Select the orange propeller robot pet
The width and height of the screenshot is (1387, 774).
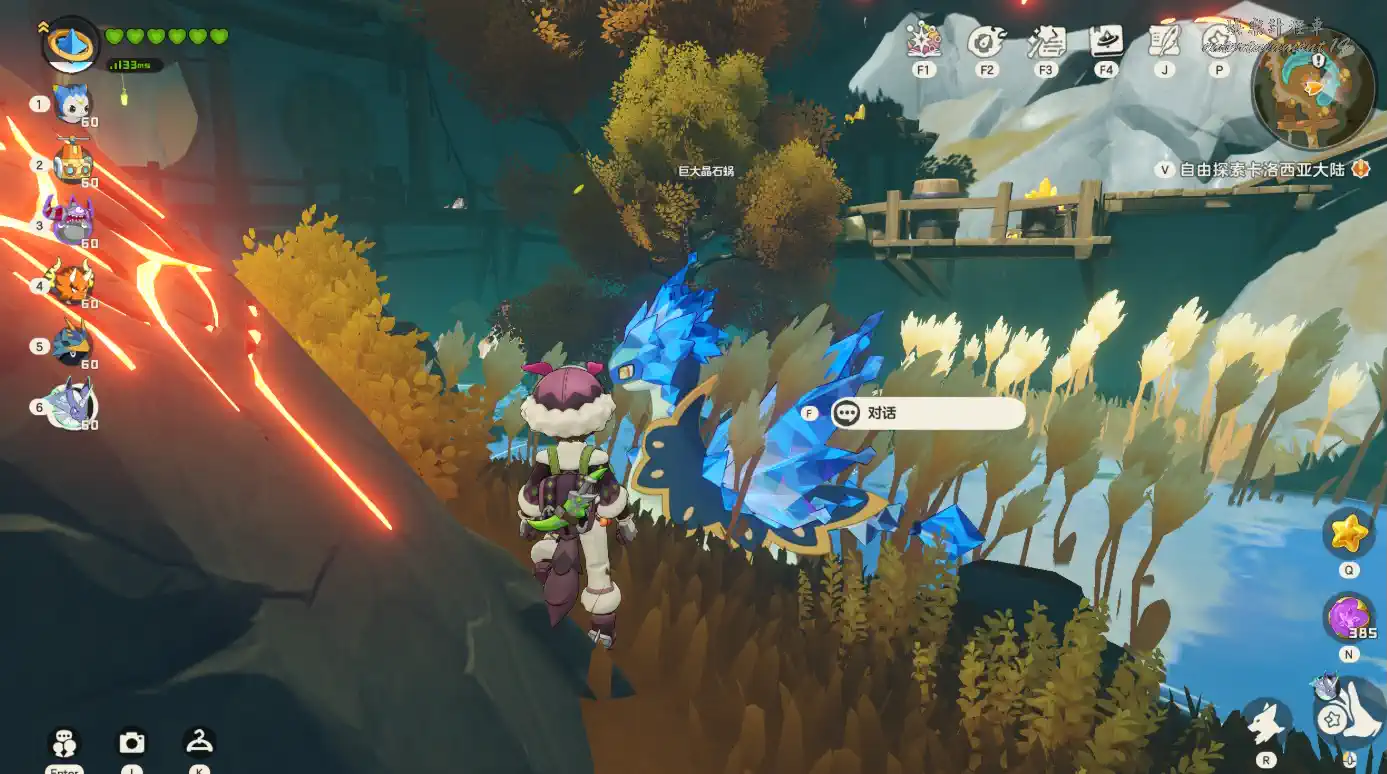tap(73, 164)
